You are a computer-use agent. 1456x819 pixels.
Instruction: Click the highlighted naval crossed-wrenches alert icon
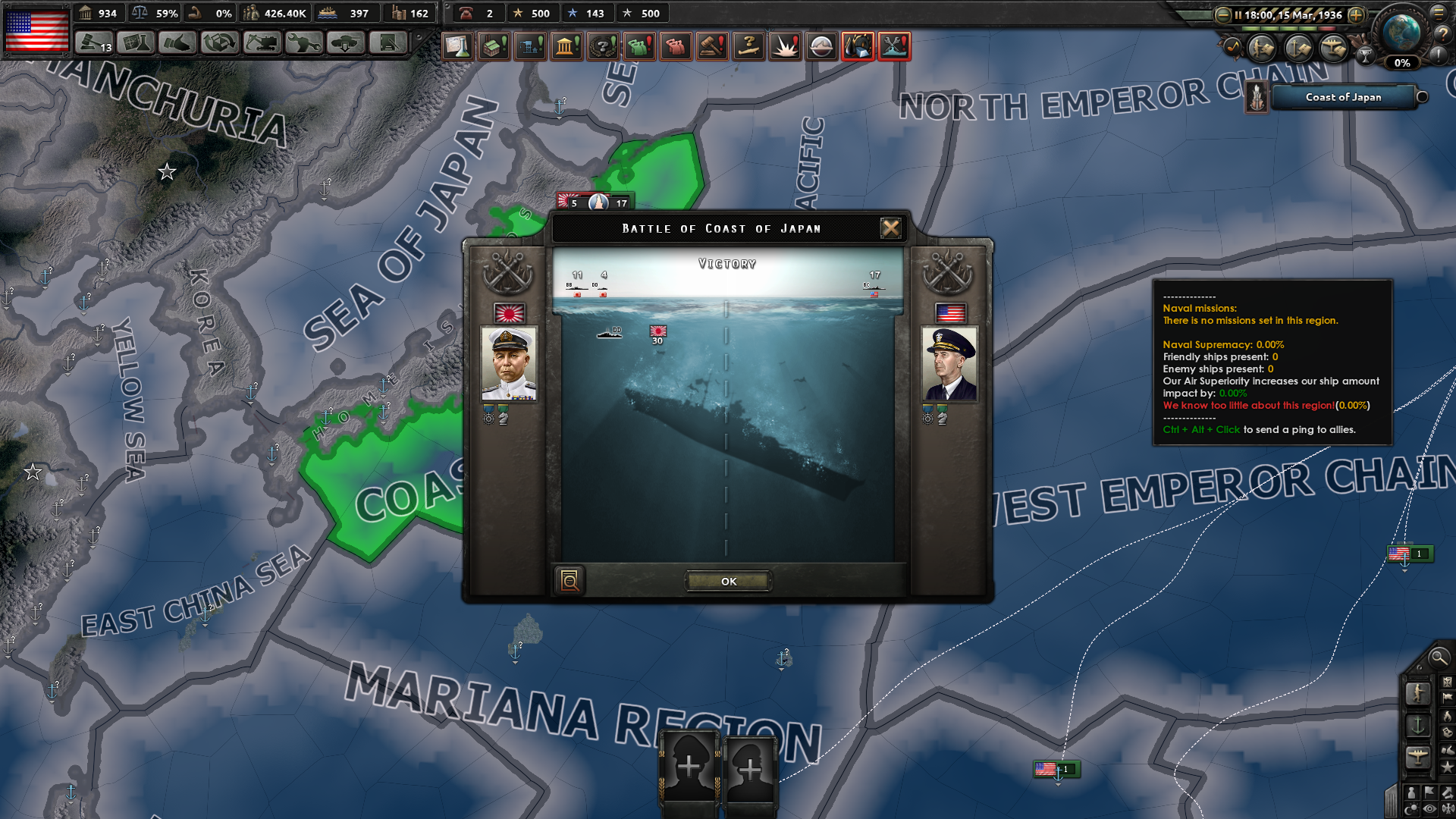tap(895, 46)
